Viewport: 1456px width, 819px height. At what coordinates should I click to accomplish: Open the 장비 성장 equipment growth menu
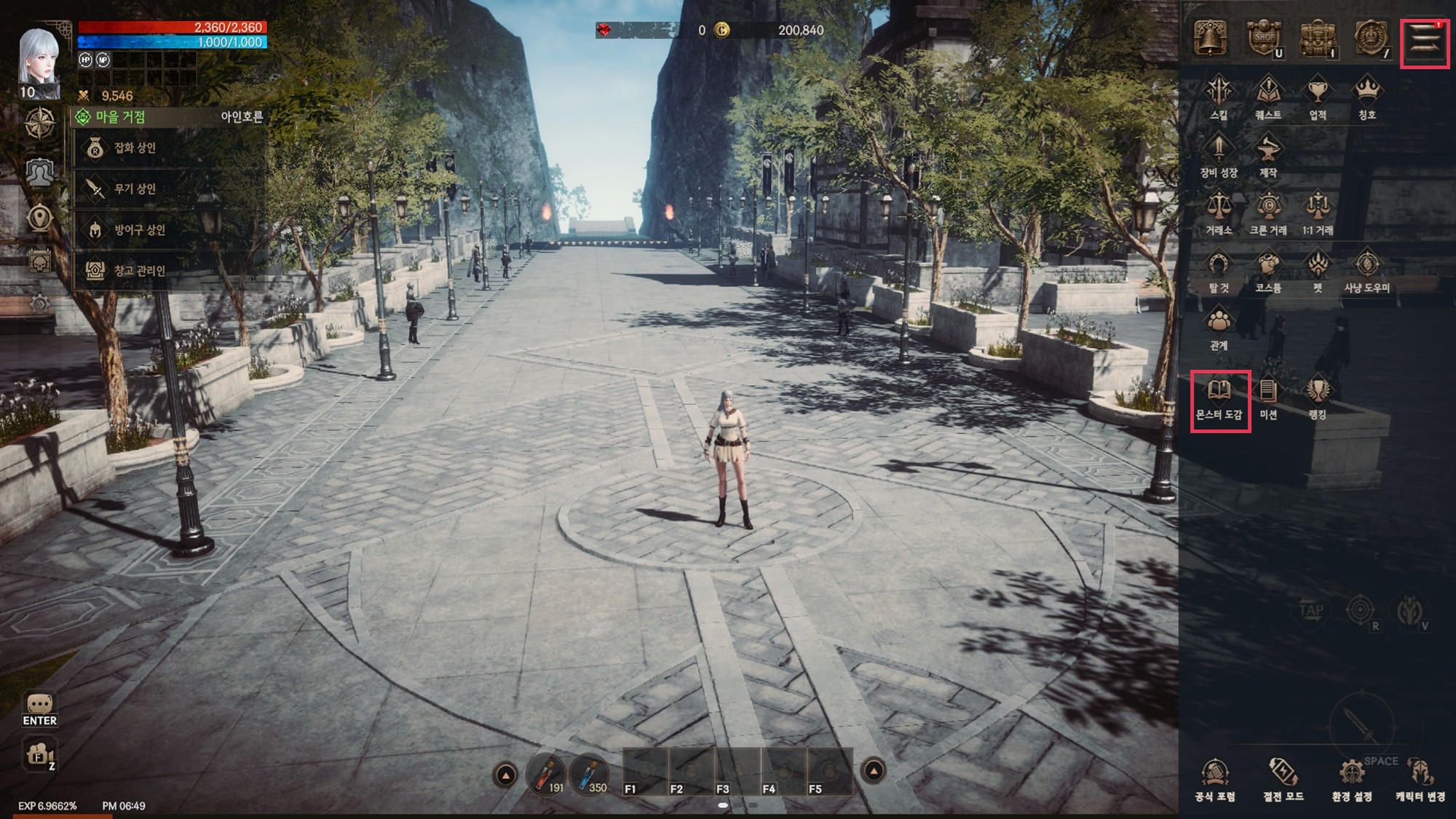tap(1219, 155)
